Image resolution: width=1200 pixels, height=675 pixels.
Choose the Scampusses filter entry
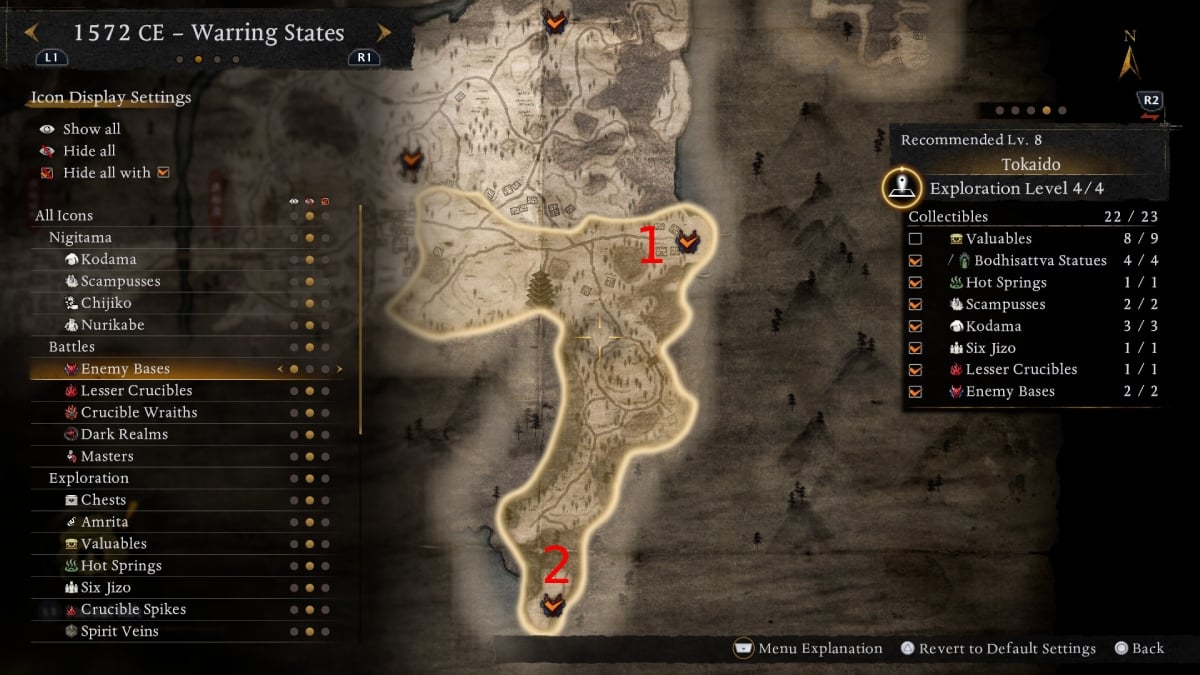(120, 281)
